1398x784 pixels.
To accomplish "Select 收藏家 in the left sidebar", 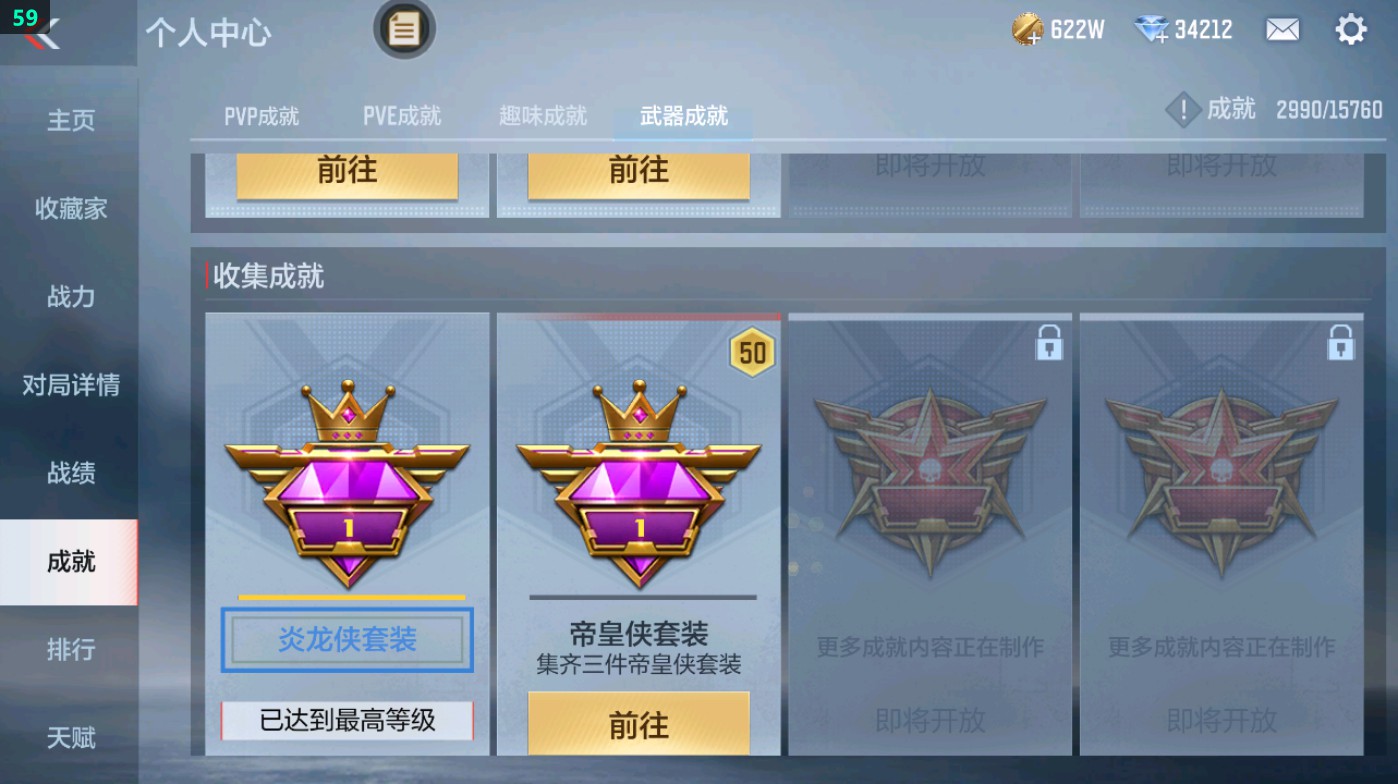I will click(68, 209).
